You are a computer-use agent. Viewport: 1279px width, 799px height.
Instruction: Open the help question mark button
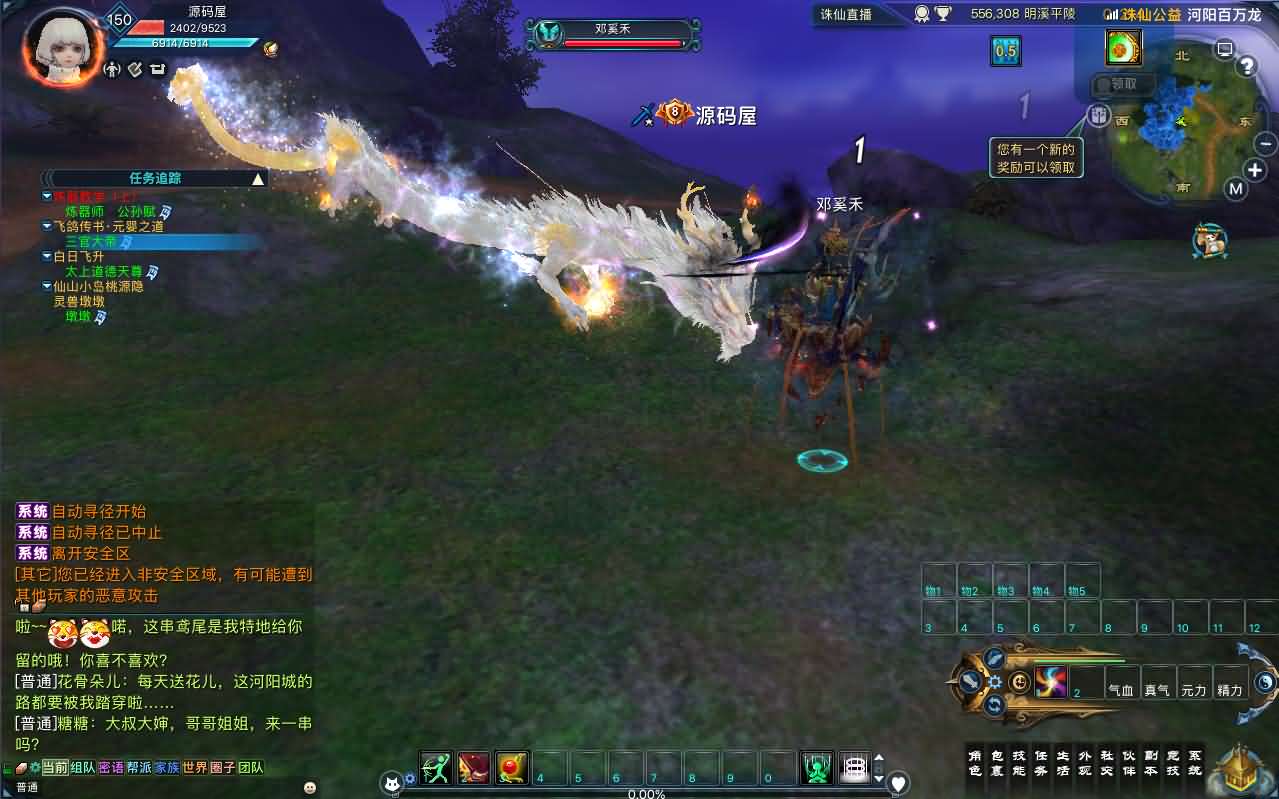1246,67
